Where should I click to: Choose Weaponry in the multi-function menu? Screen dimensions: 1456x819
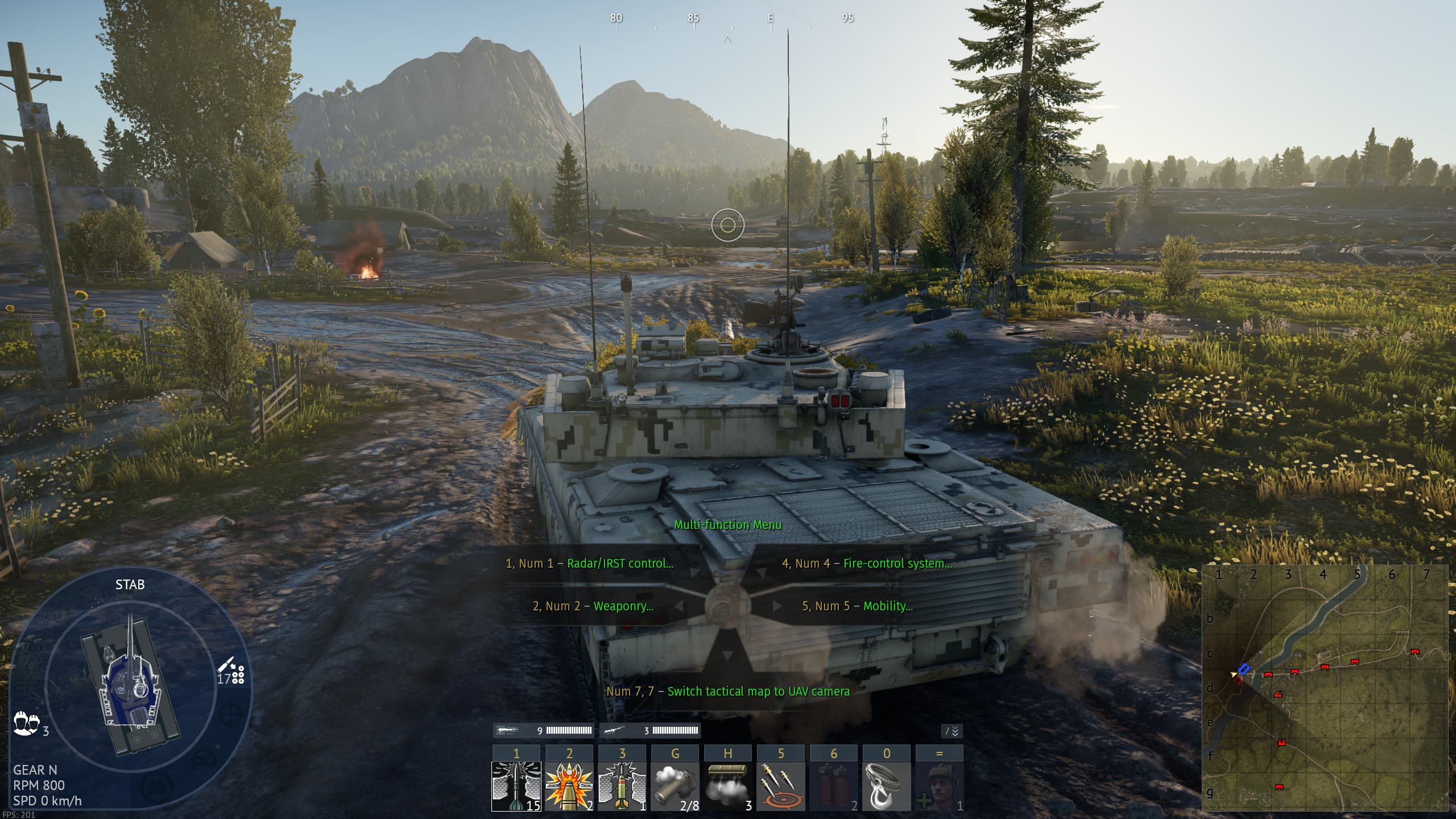click(x=593, y=606)
